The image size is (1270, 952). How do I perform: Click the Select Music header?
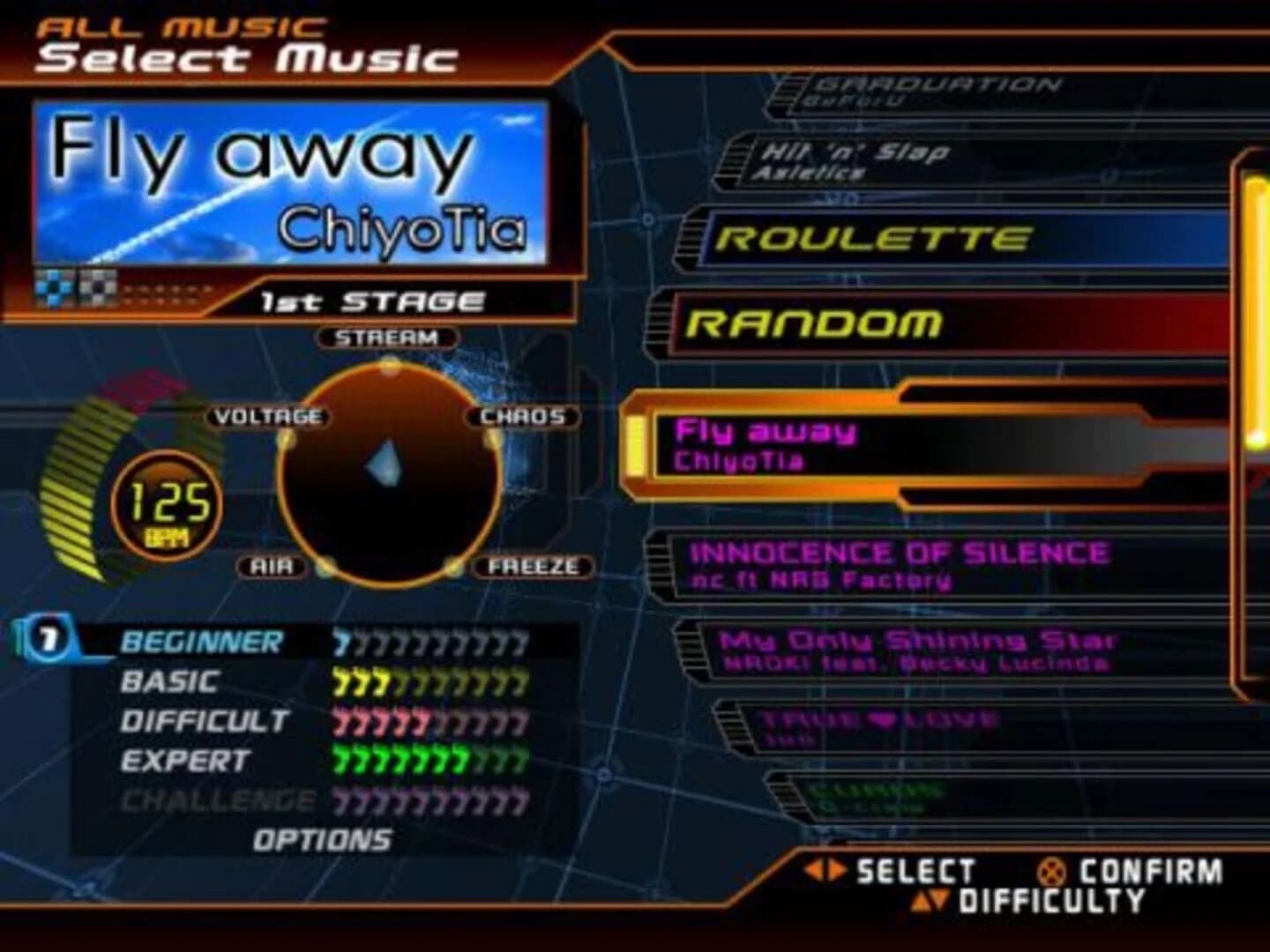click(247, 55)
